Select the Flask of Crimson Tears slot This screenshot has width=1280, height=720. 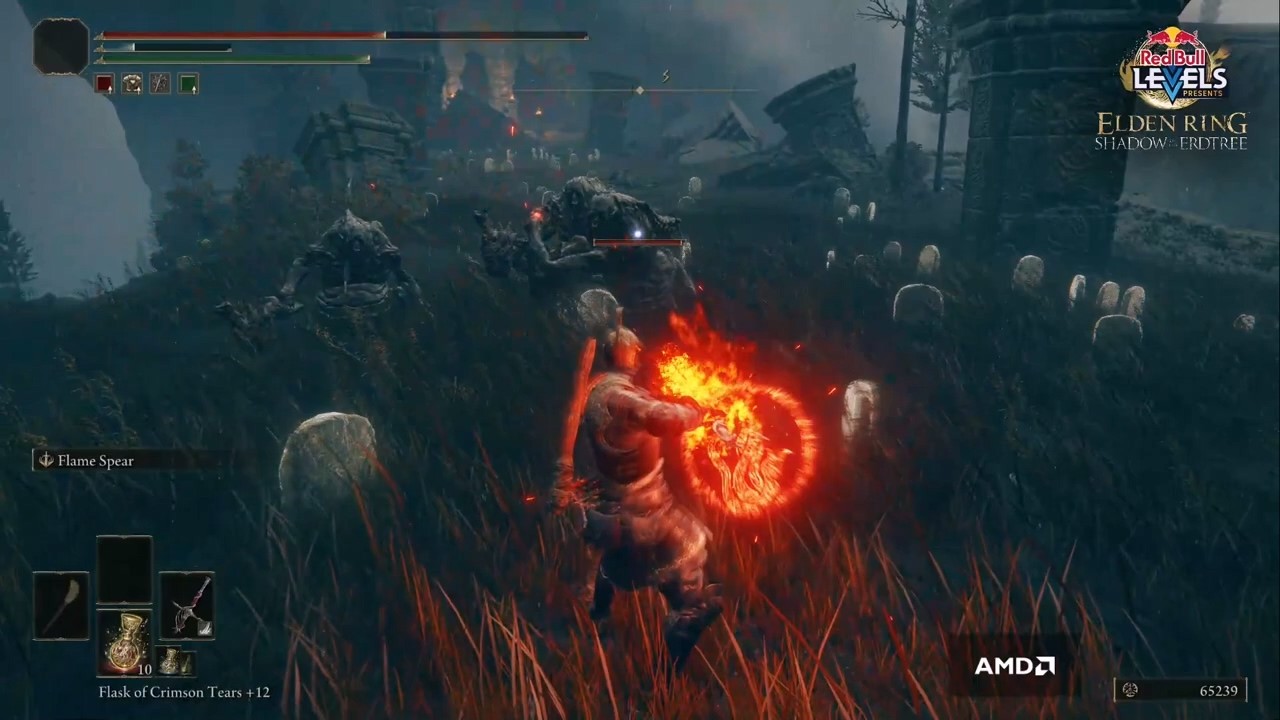point(124,643)
